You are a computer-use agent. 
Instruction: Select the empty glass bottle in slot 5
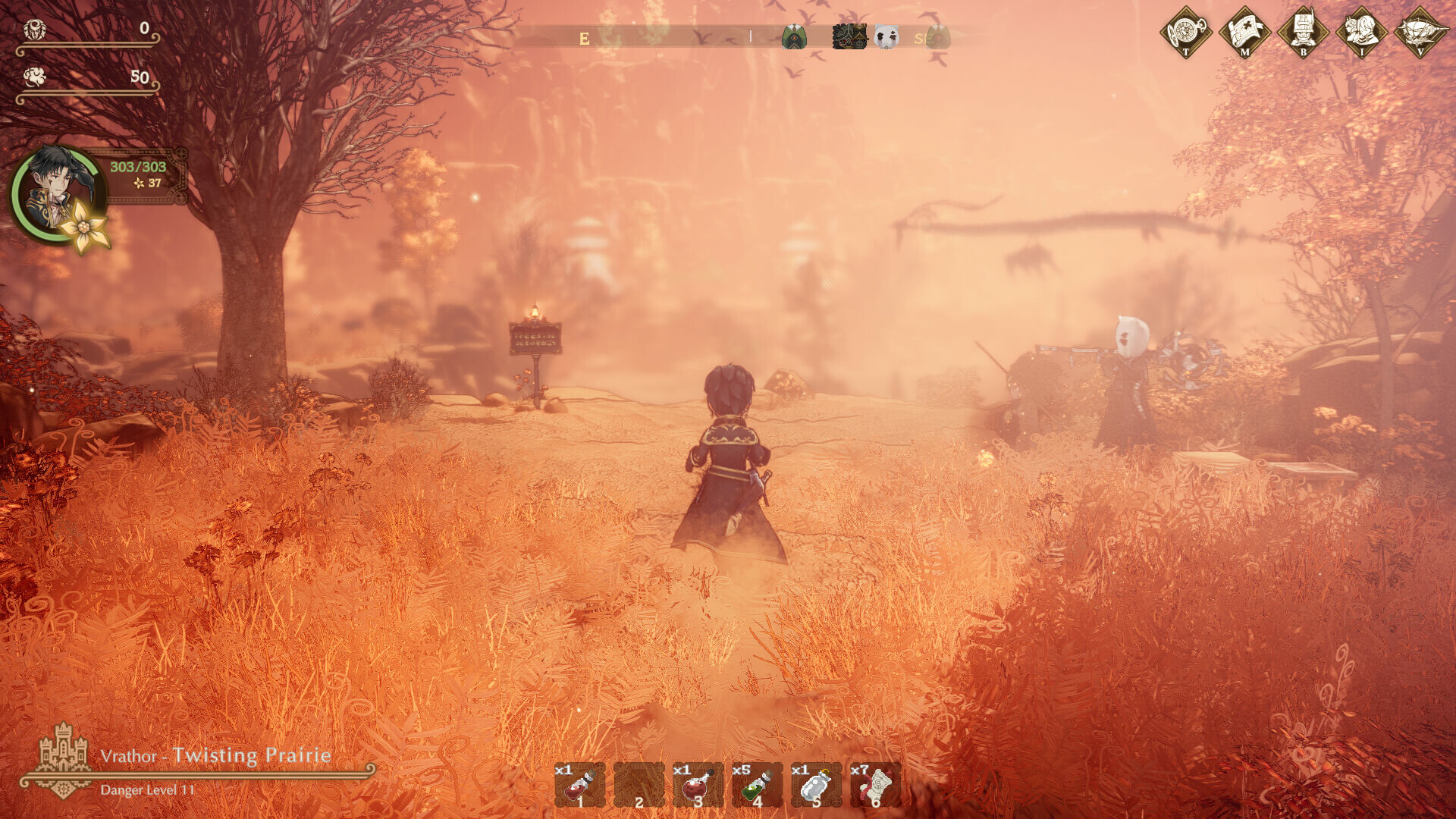(816, 785)
